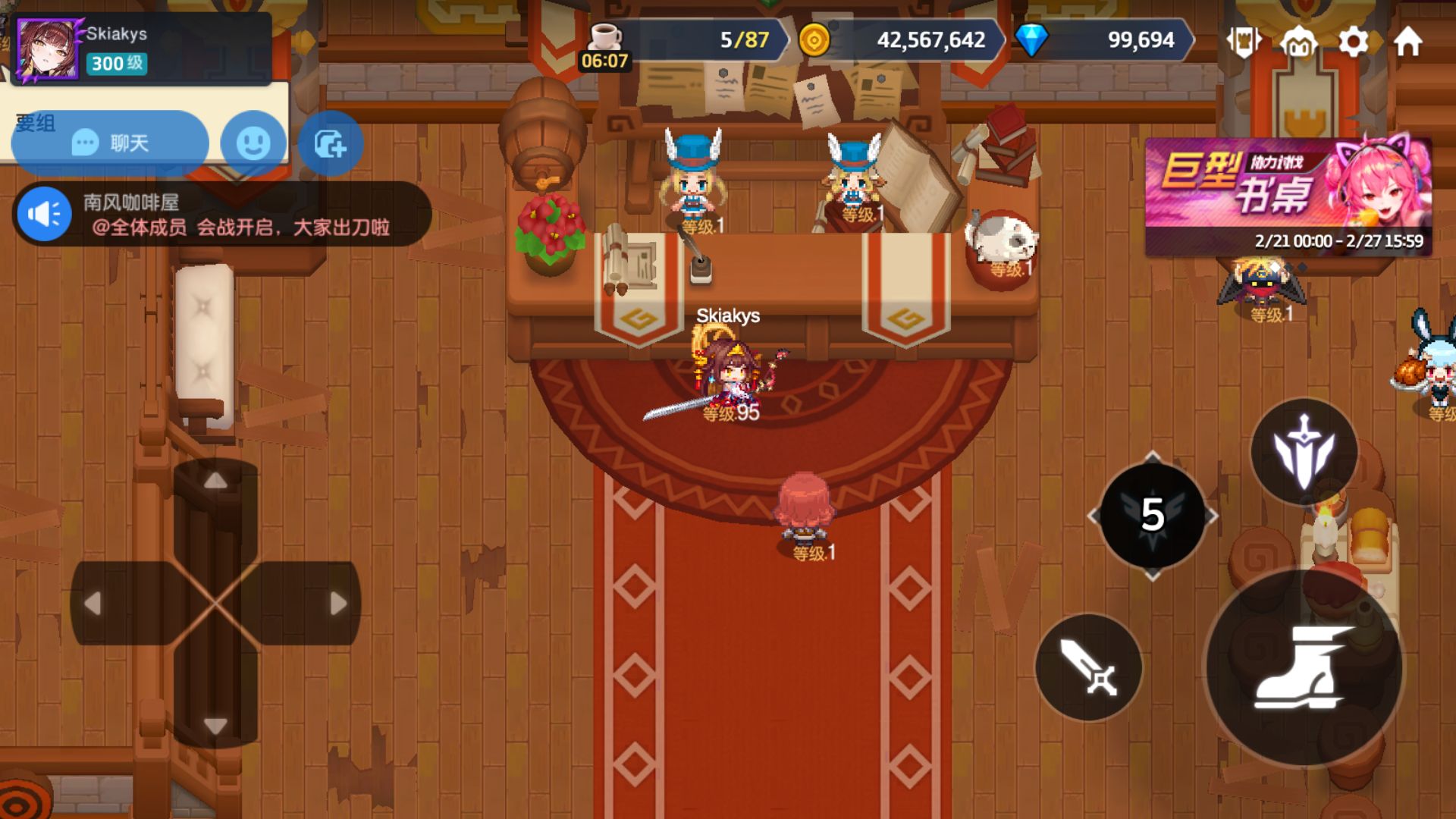Open the 聊天 chat button

point(109,142)
